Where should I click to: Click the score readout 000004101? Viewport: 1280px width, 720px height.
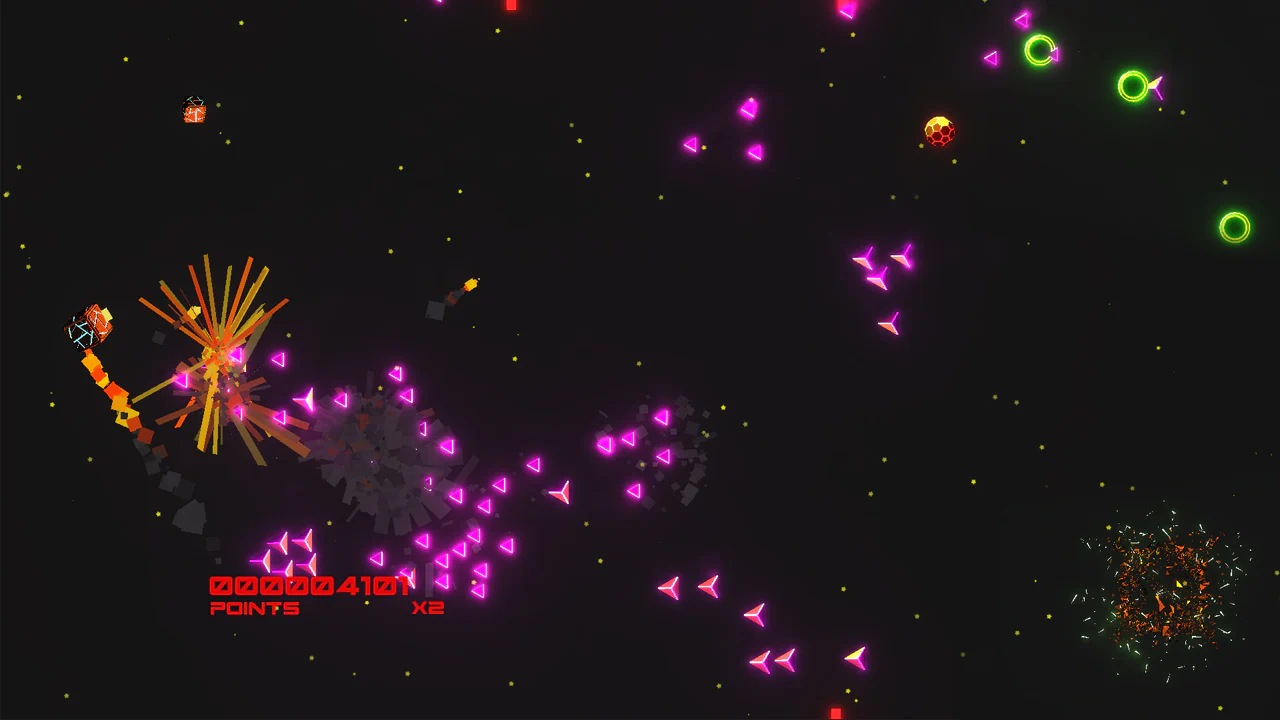308,585
